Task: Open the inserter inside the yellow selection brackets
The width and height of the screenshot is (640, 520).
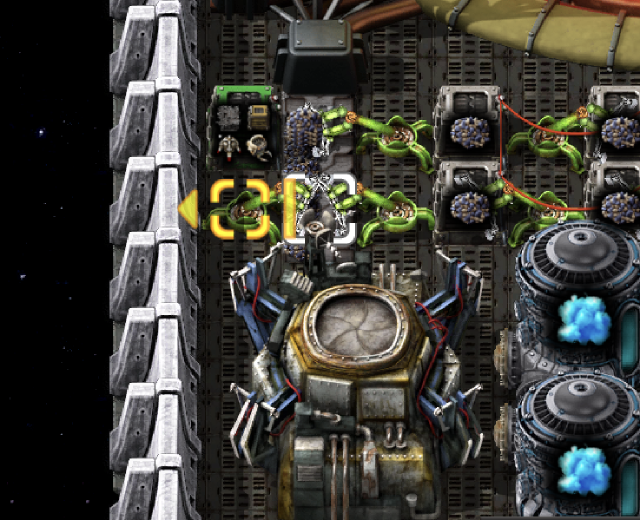Action: (x=240, y=209)
